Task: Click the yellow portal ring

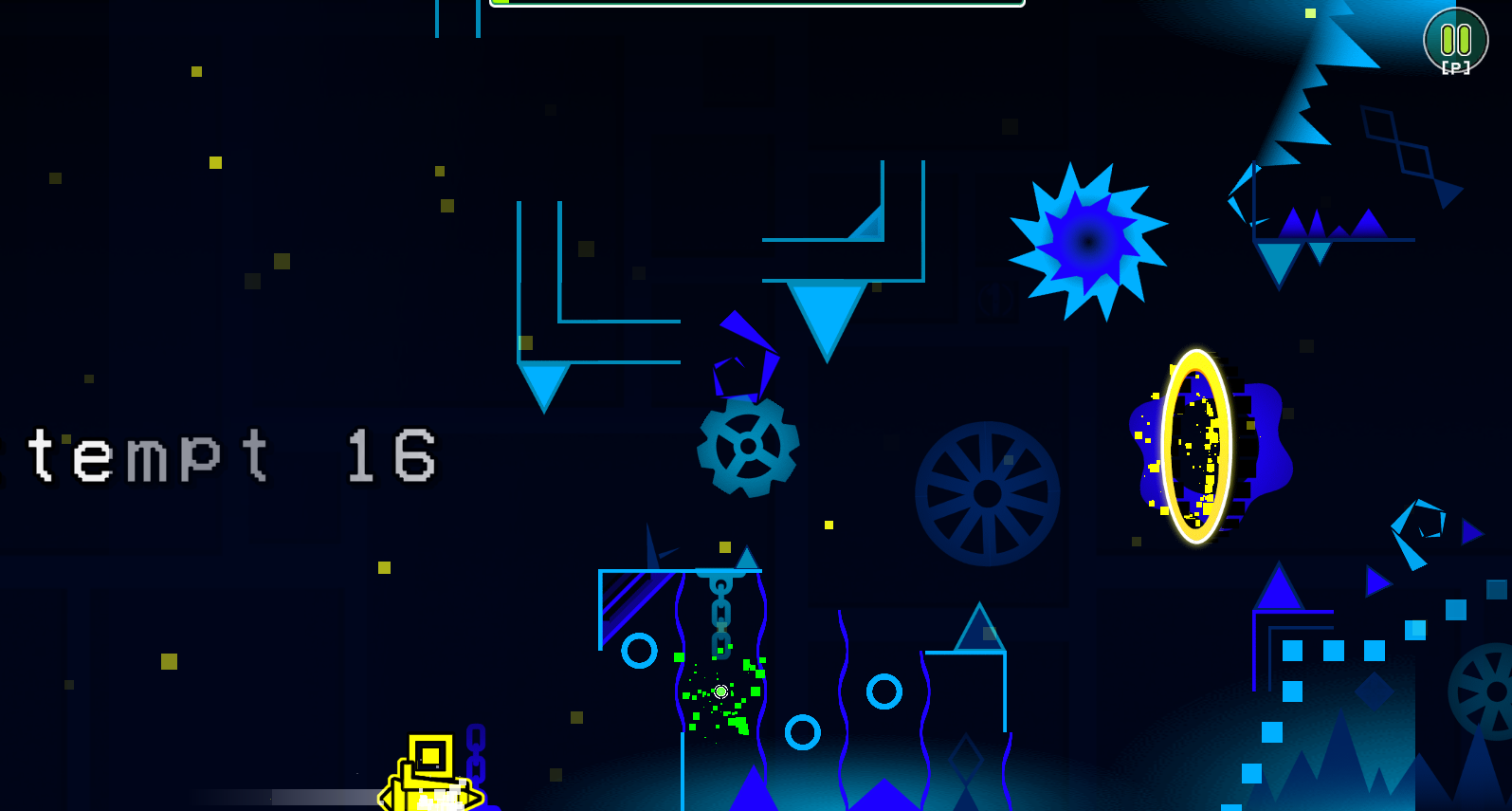Action: point(1195,446)
